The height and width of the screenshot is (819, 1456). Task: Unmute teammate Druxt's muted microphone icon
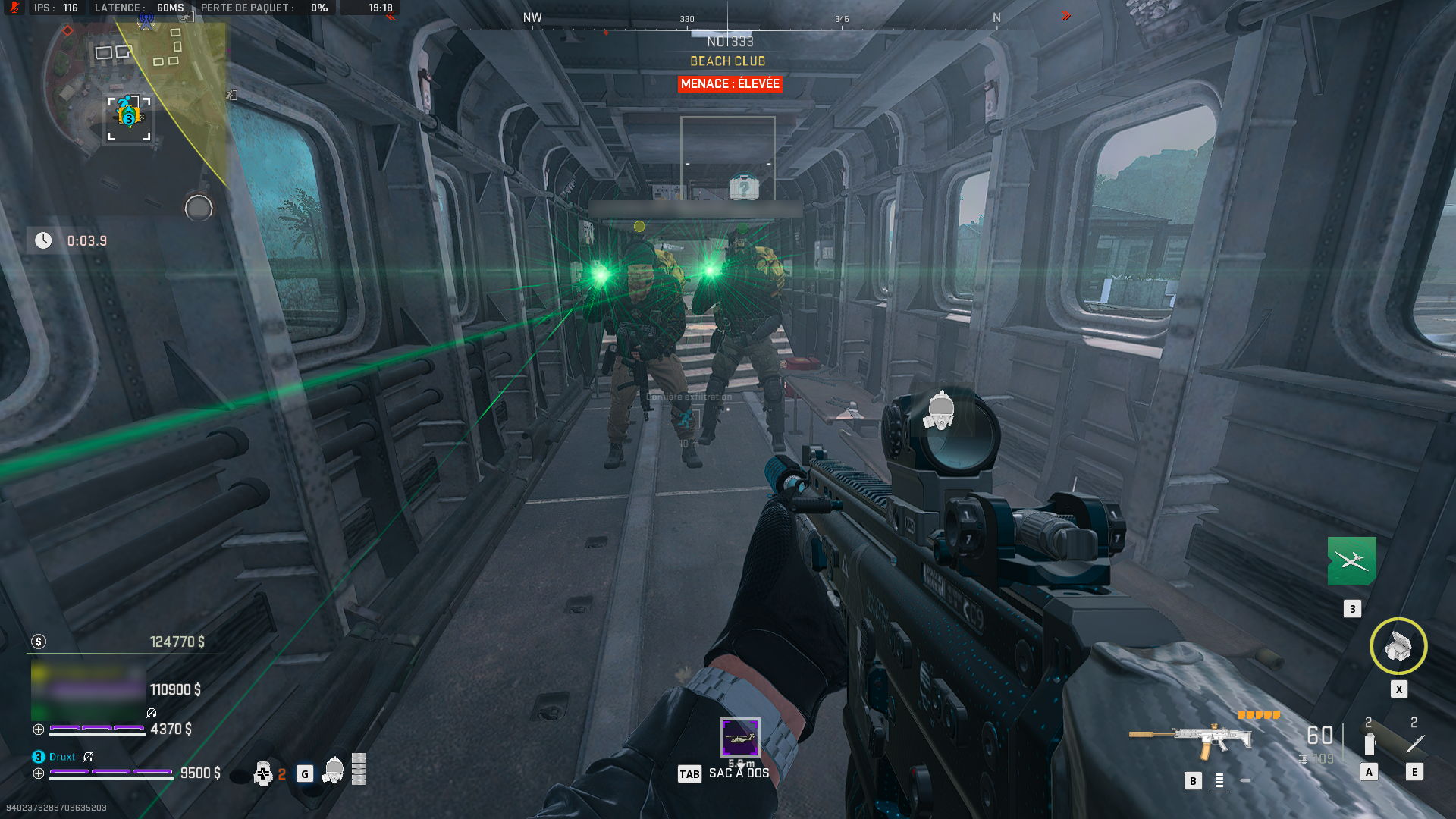point(89,757)
